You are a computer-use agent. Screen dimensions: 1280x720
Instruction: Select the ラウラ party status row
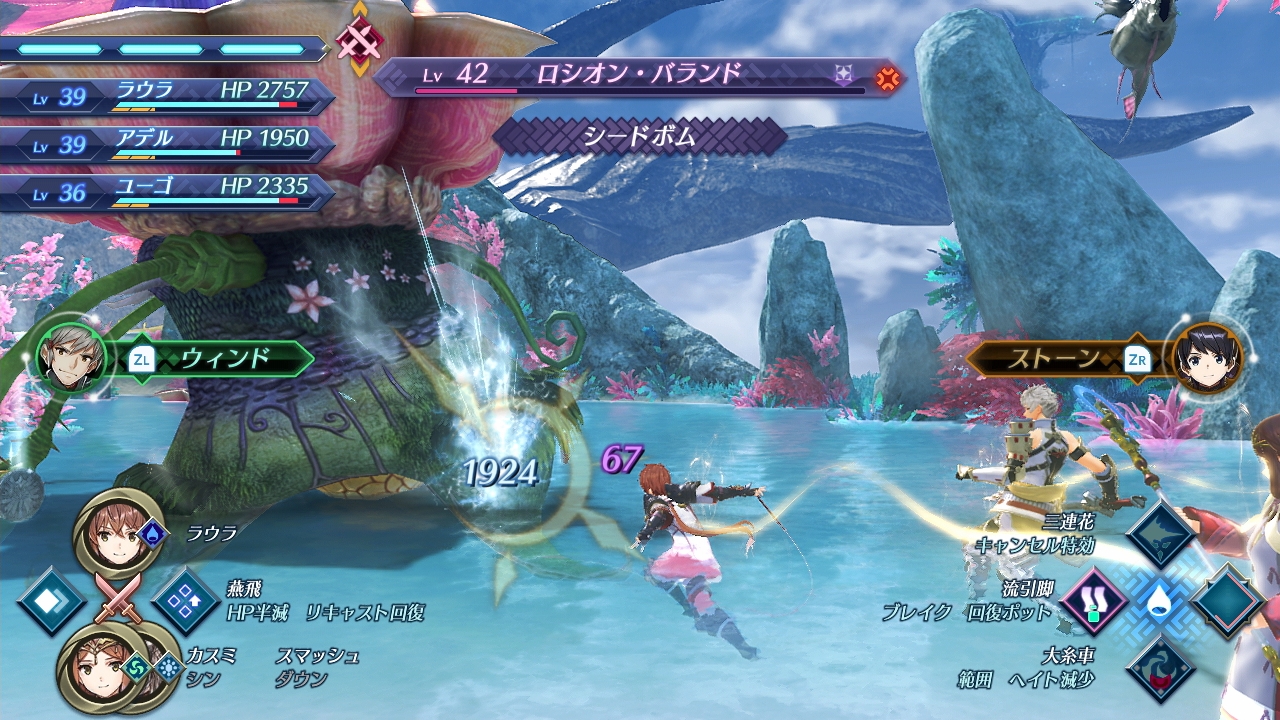[x=168, y=95]
